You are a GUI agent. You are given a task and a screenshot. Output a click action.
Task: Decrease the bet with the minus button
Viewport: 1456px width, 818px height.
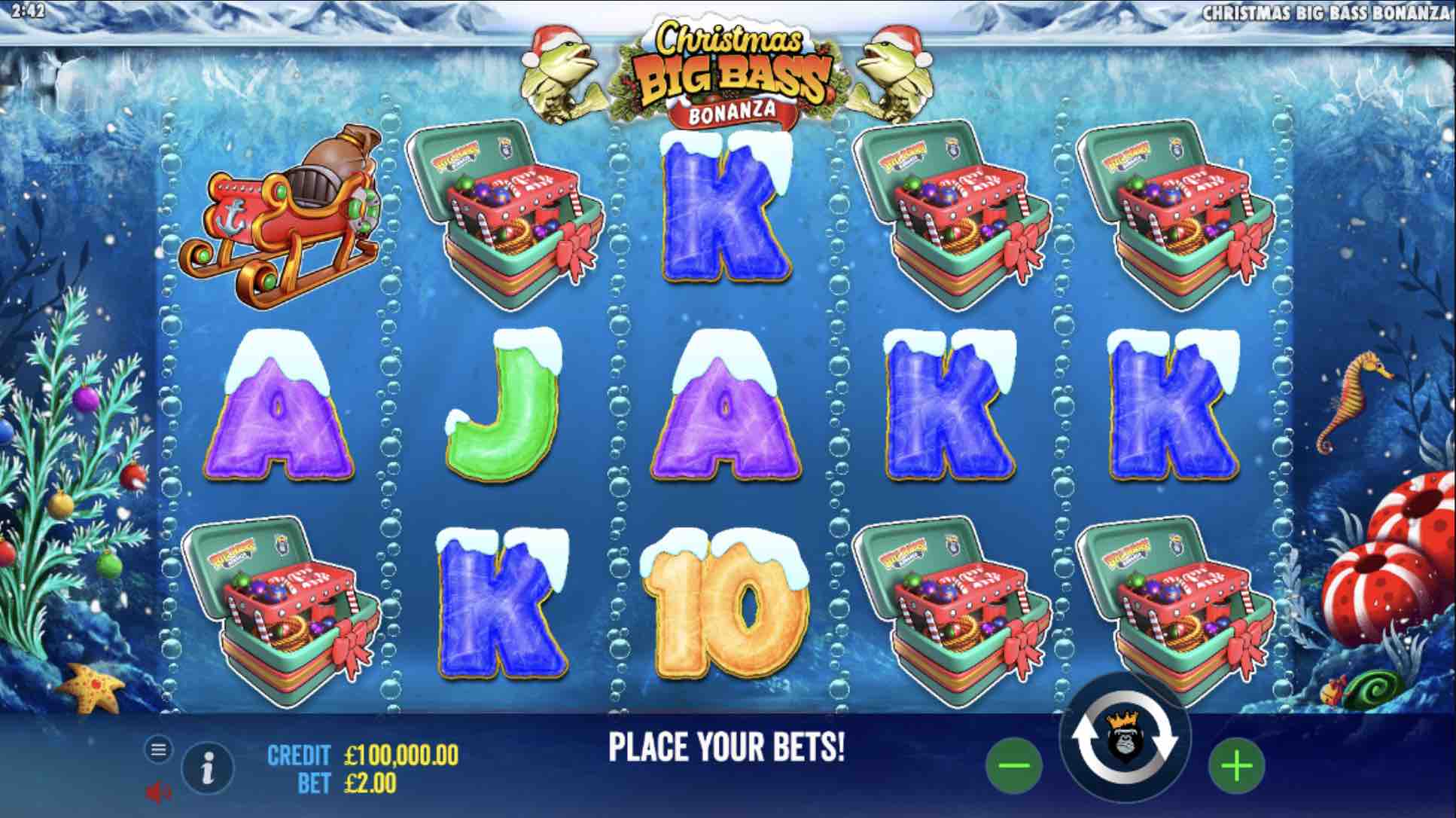click(x=1013, y=767)
